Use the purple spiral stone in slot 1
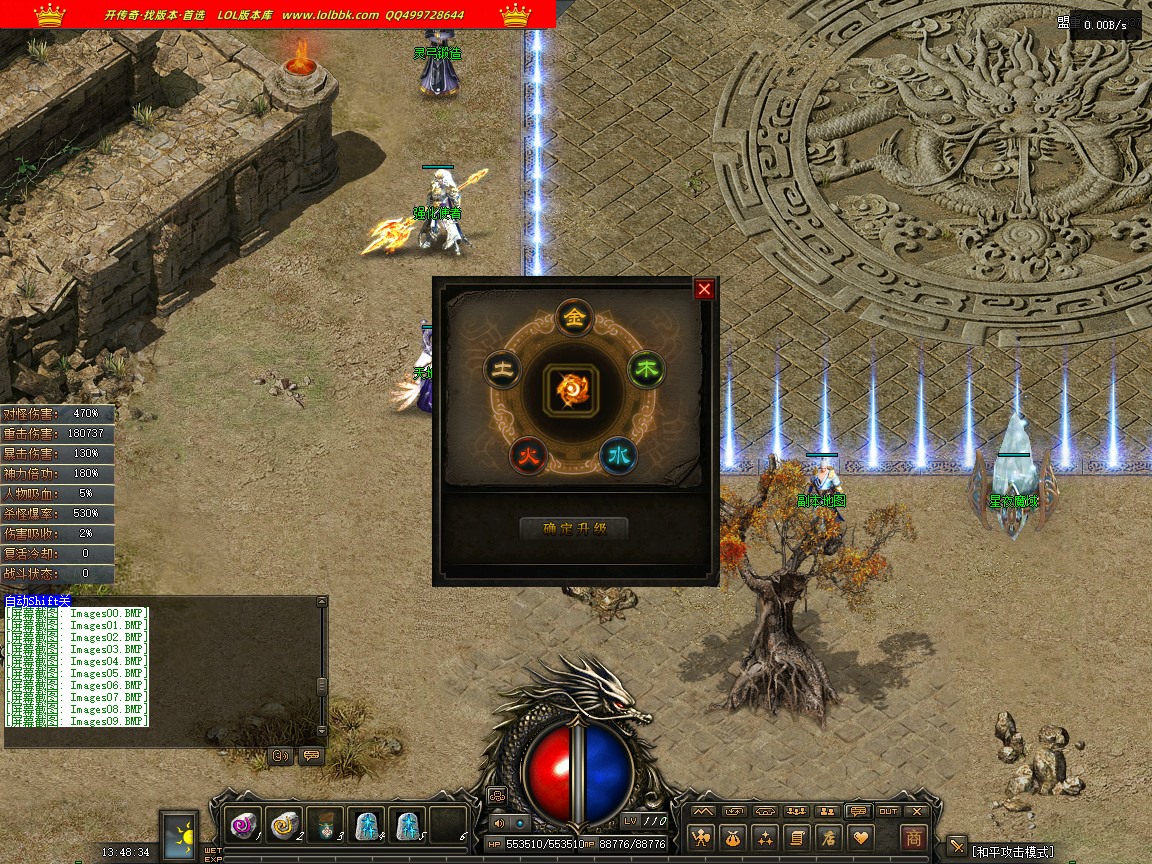This screenshot has height=864, width=1152. tap(243, 826)
